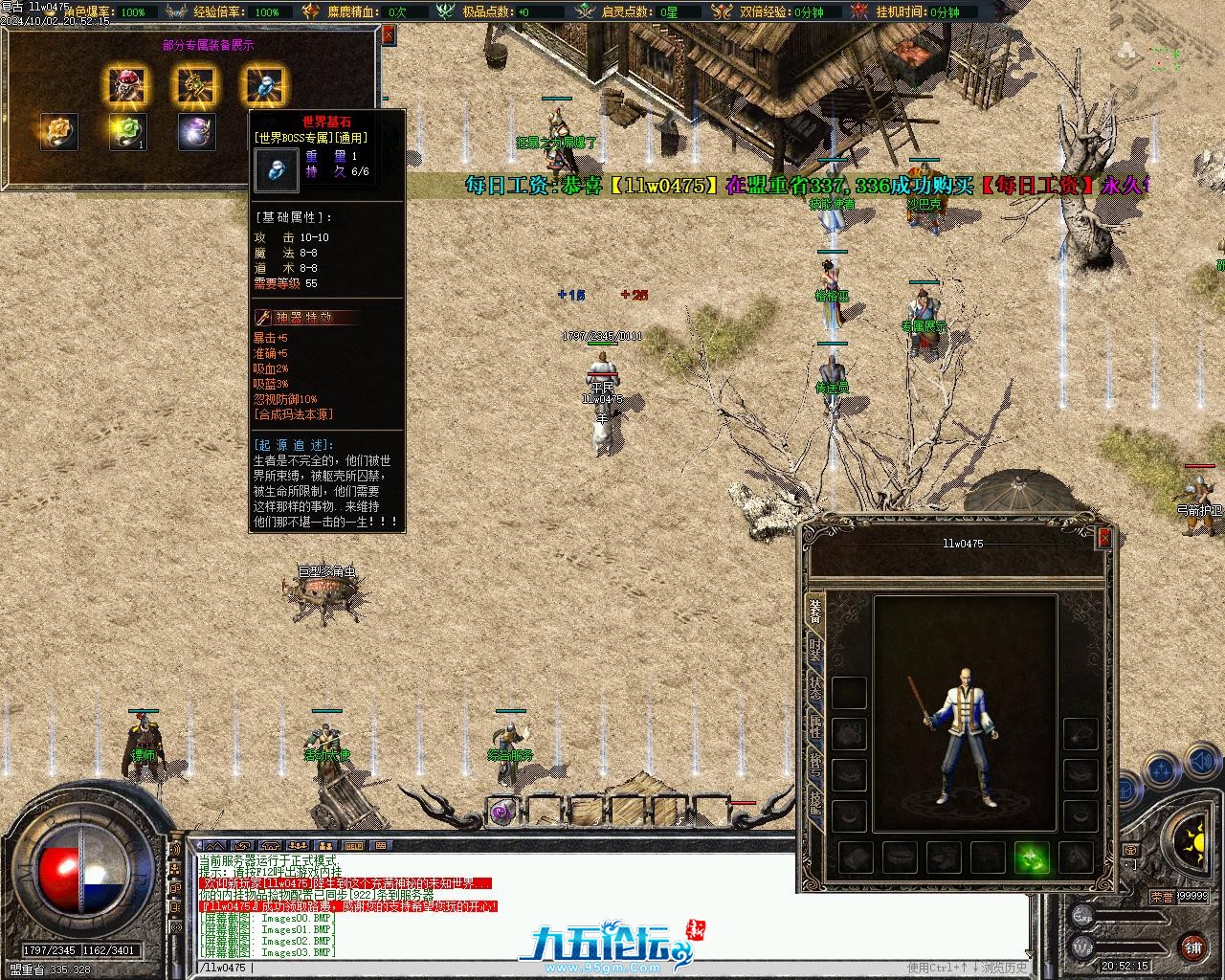Switch to the 时装 (fashion) tab
Image resolution: width=1225 pixels, height=980 pixels.
point(815,650)
